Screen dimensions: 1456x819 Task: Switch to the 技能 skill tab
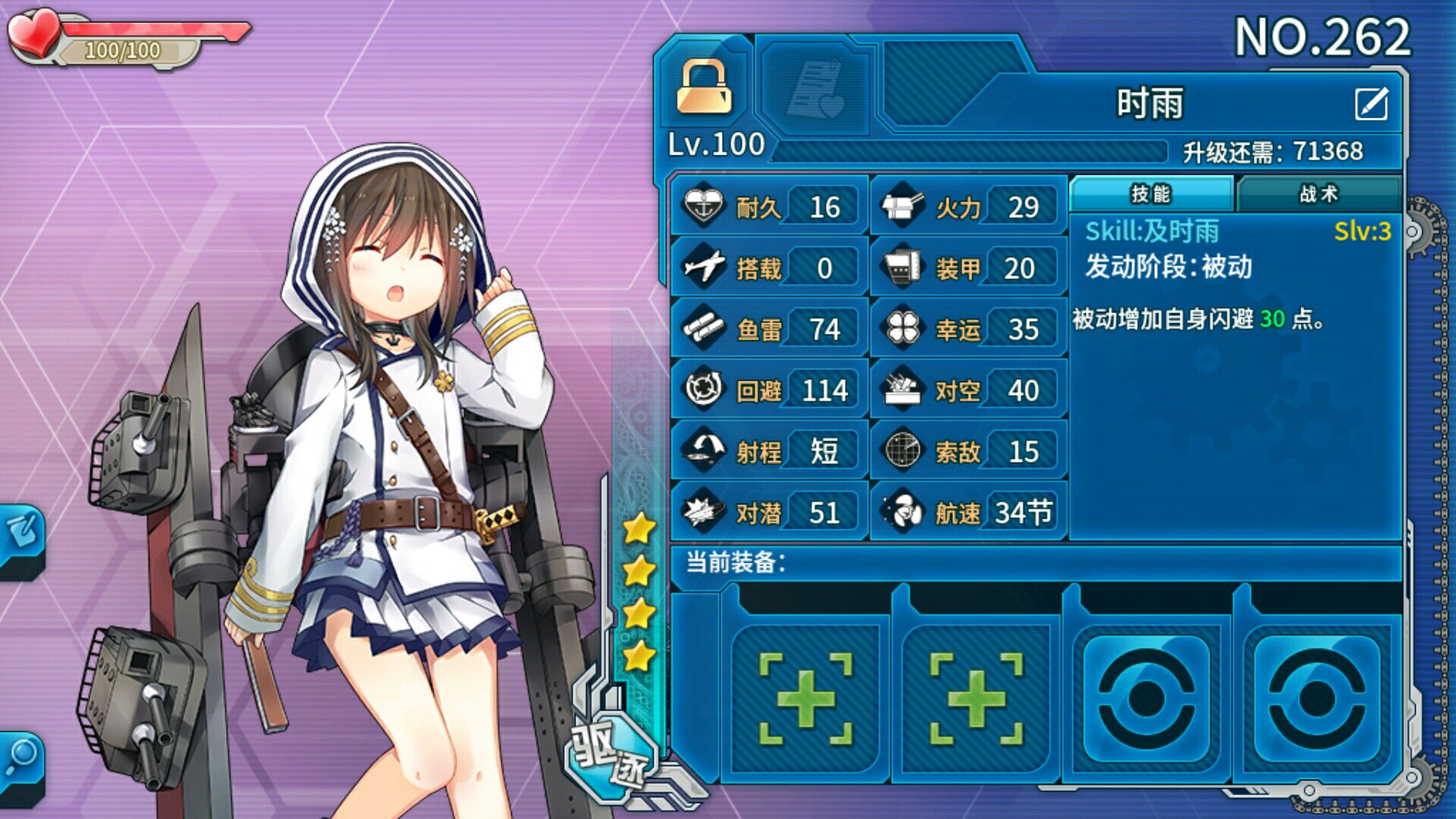[1151, 194]
